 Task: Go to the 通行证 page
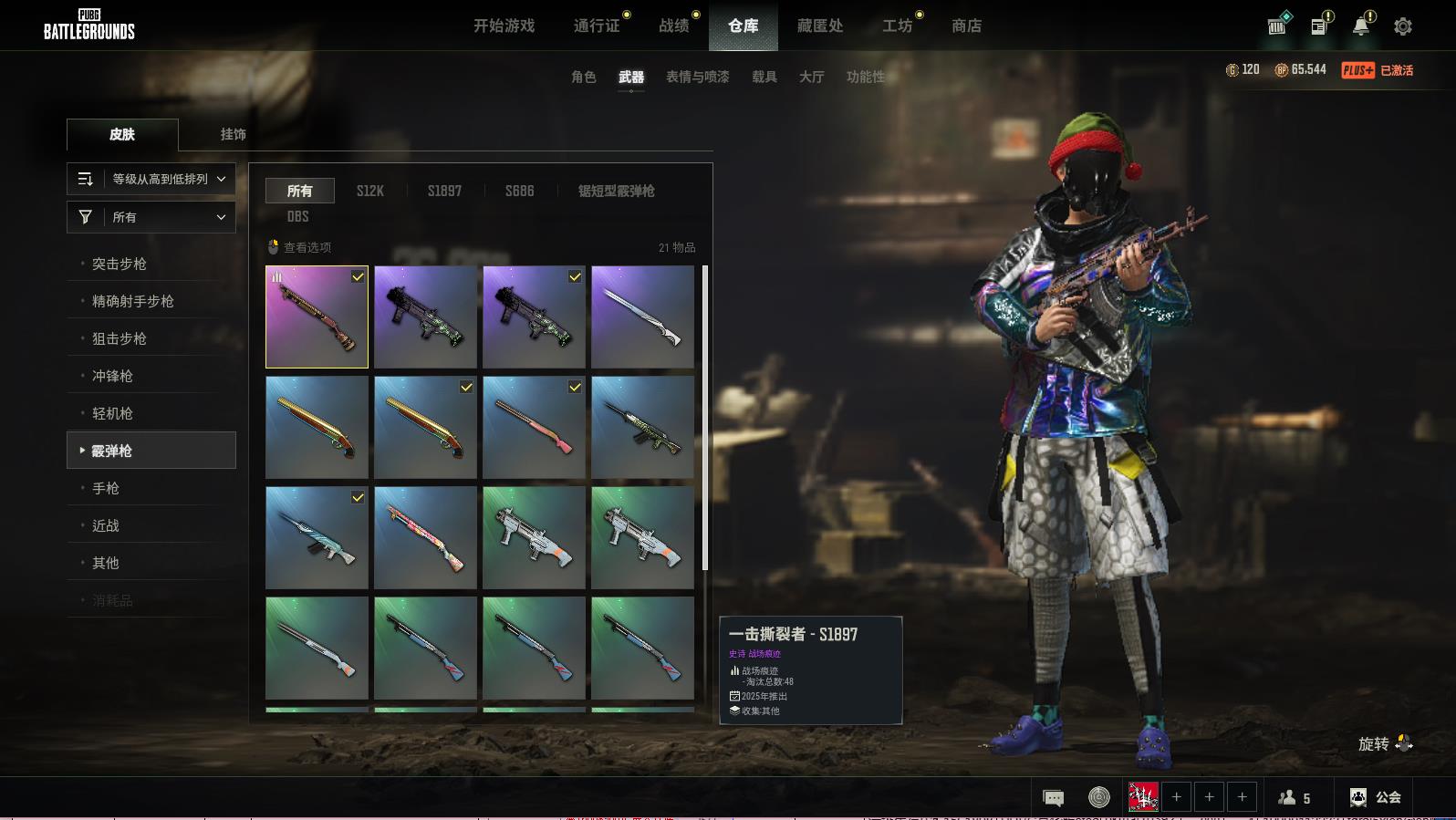pyautogui.click(x=597, y=26)
